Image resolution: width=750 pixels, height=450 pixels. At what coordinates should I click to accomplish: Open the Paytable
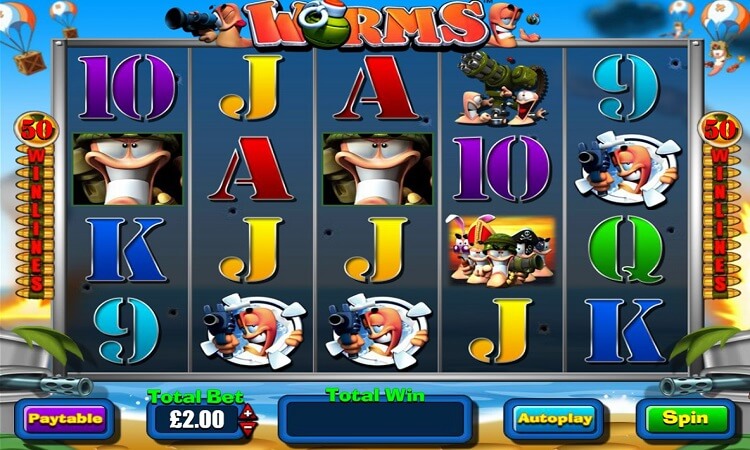click(64, 418)
